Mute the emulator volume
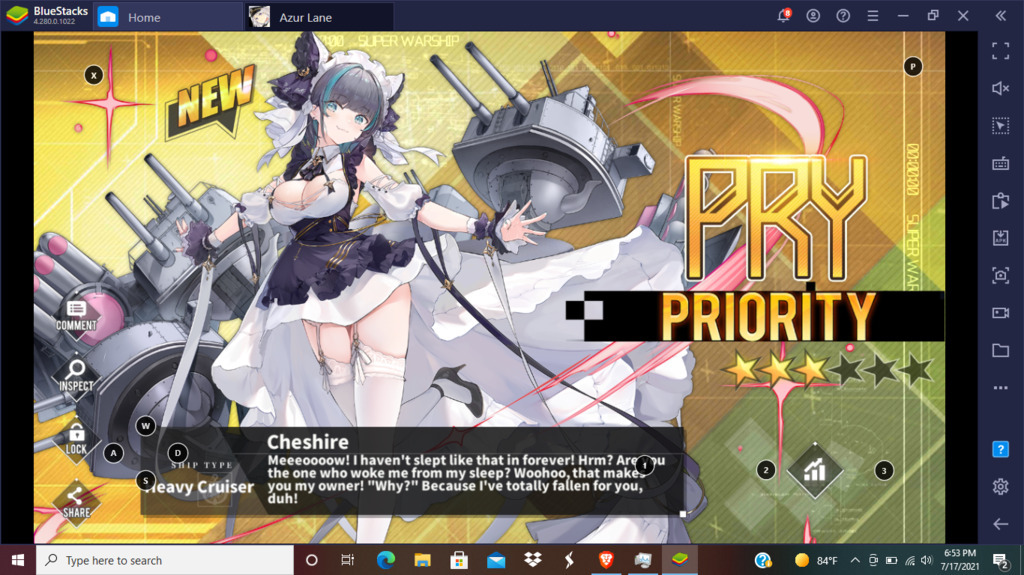1024x575 pixels. [x=1000, y=88]
